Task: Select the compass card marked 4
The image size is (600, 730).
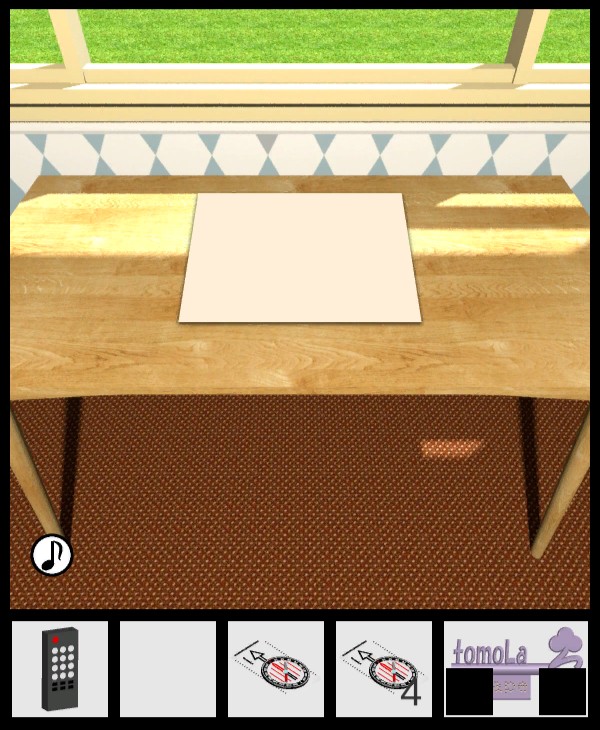Action: coord(384,669)
